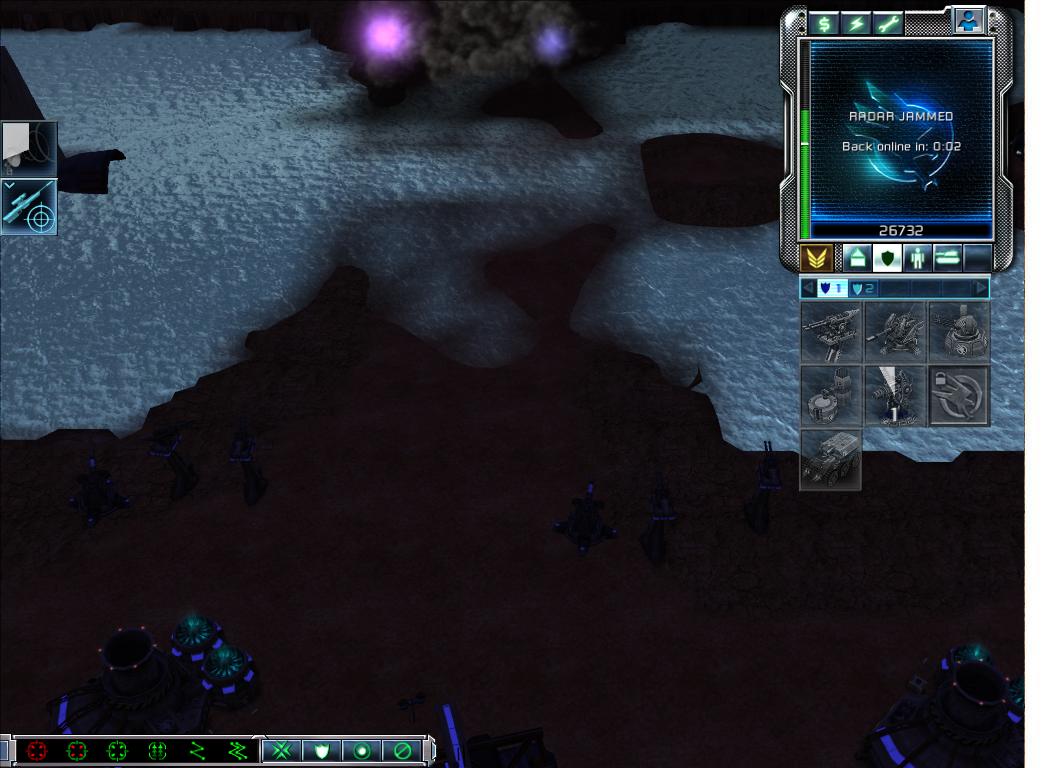Open the blue player portrait button
The width and height of the screenshot is (1060, 768).
point(968,20)
